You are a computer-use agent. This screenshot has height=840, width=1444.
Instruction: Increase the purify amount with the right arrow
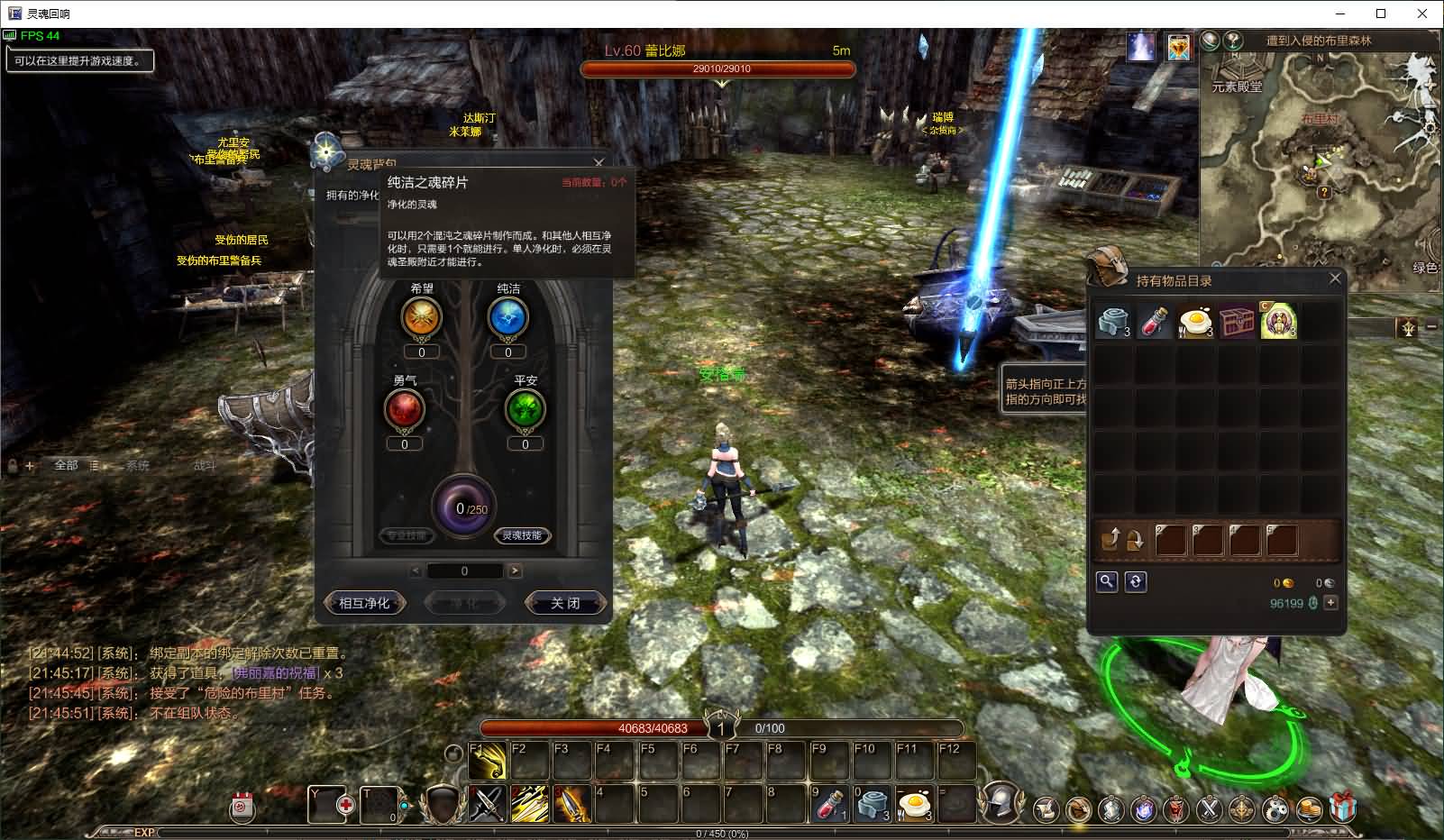pos(515,571)
